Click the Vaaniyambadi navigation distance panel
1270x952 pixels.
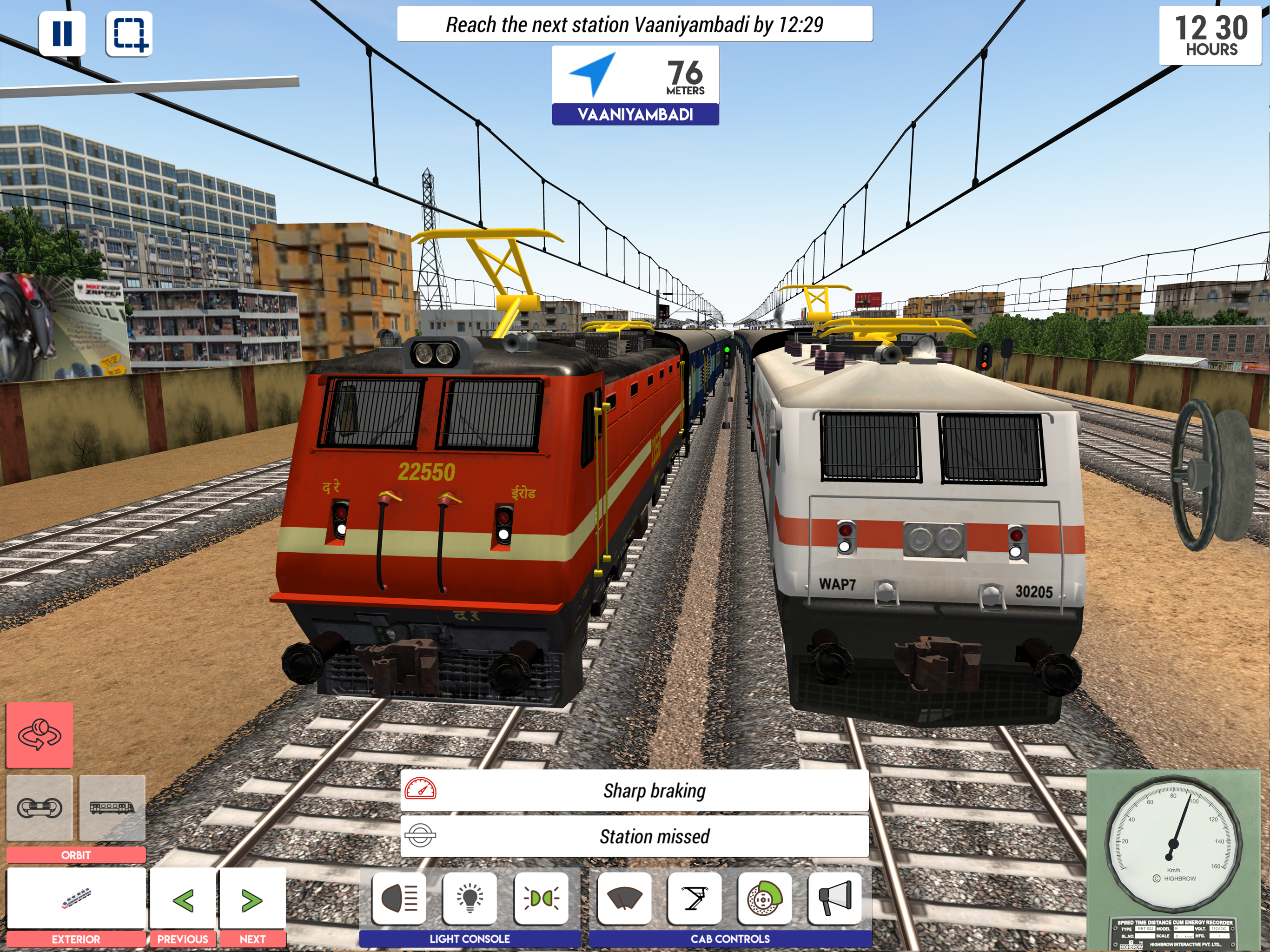tap(635, 85)
